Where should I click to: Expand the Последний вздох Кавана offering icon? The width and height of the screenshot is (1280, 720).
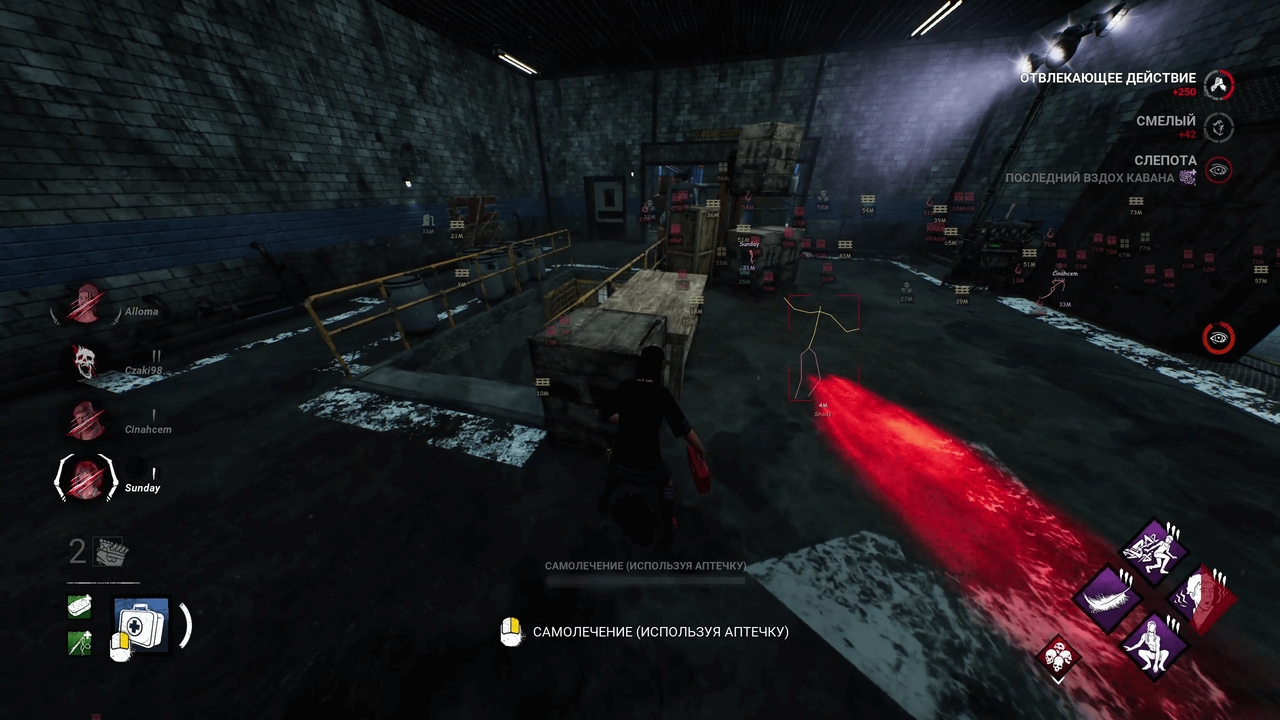1186,176
